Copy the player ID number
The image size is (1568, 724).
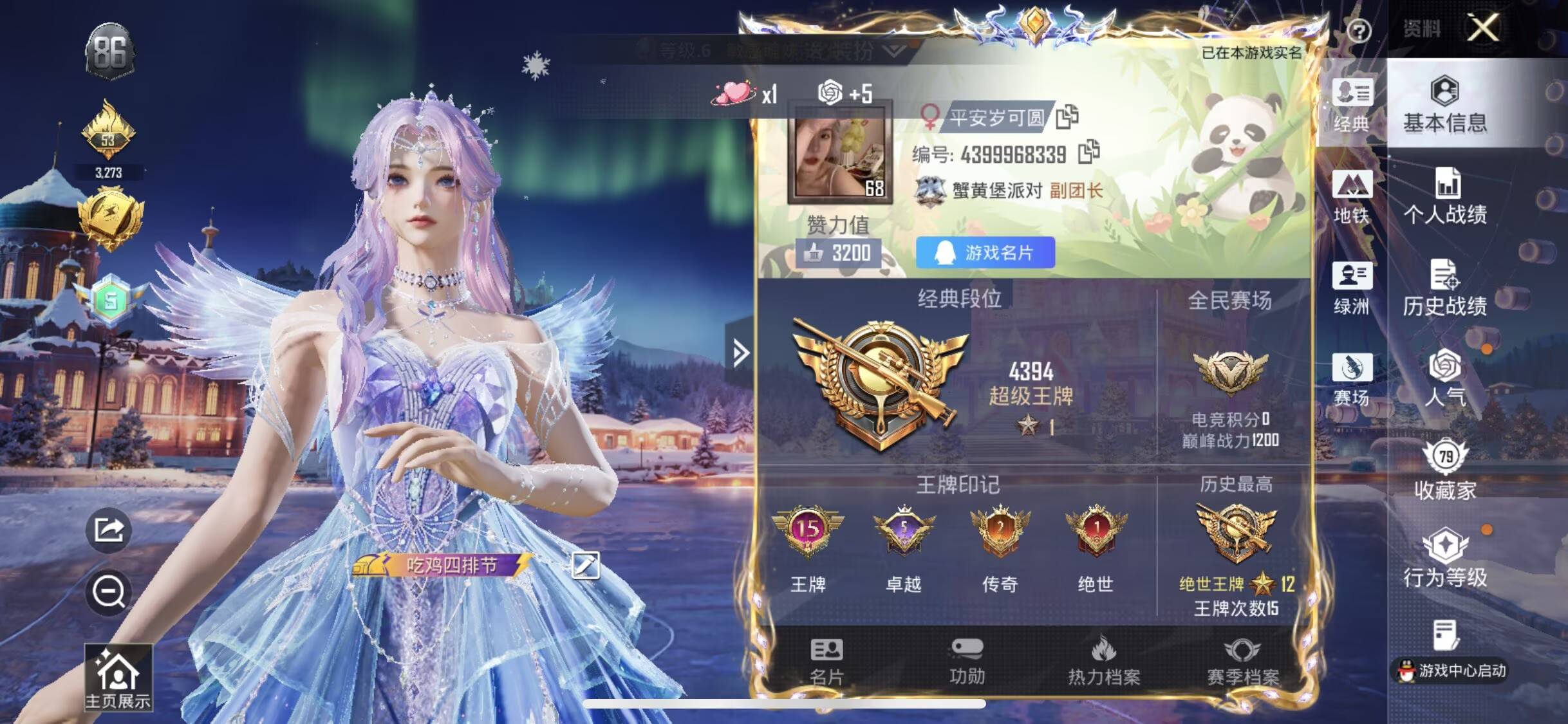coord(1088,153)
